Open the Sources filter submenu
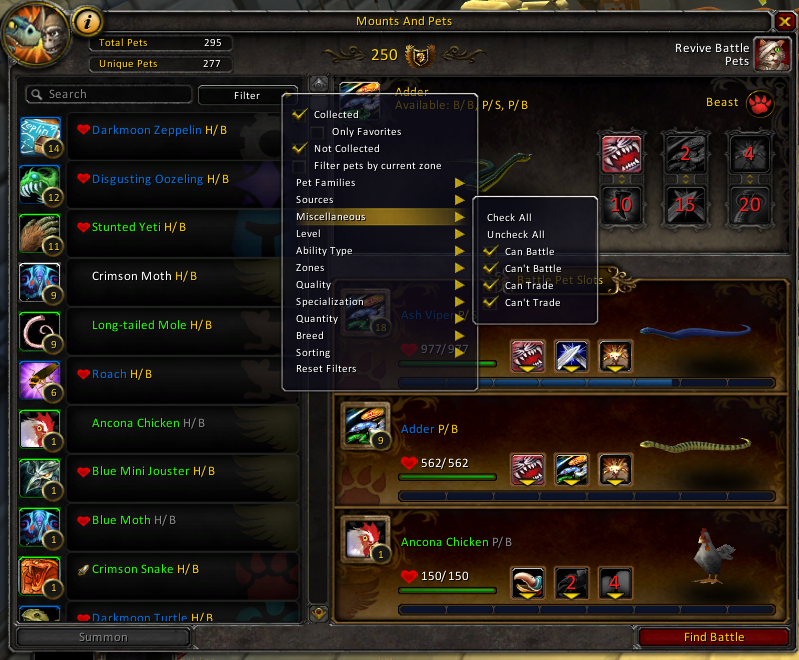The image size is (799, 660). click(378, 200)
